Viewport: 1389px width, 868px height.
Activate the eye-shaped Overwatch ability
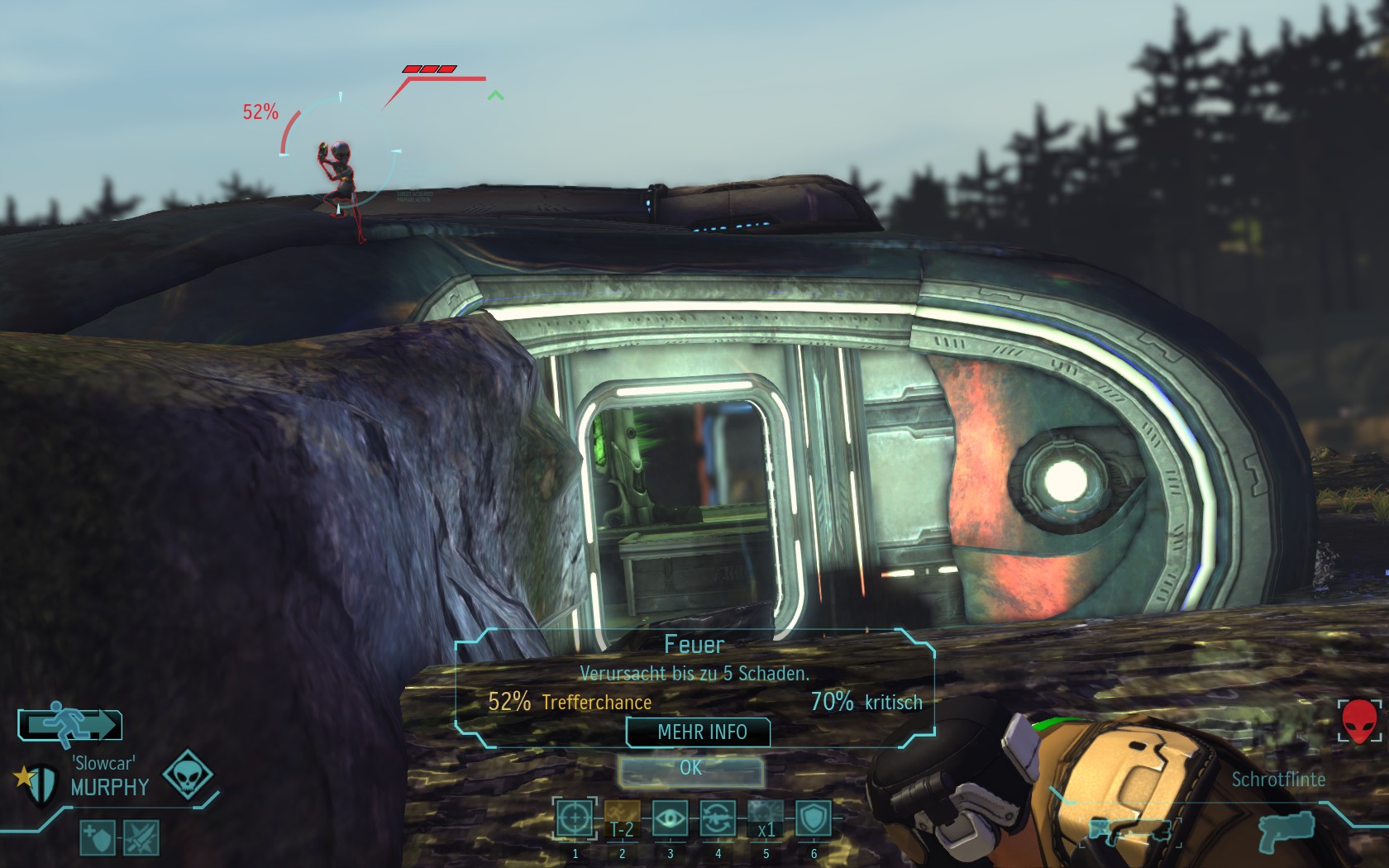[x=670, y=819]
